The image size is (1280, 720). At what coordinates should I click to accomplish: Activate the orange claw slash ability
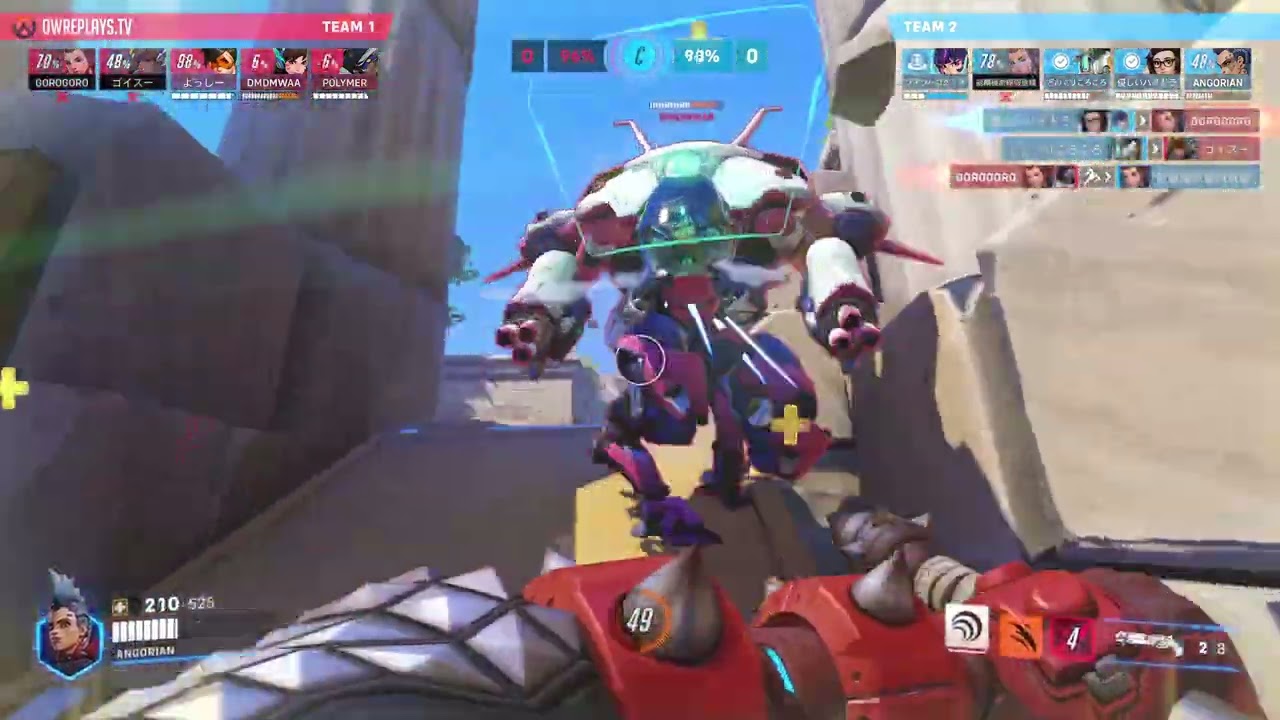1019,637
